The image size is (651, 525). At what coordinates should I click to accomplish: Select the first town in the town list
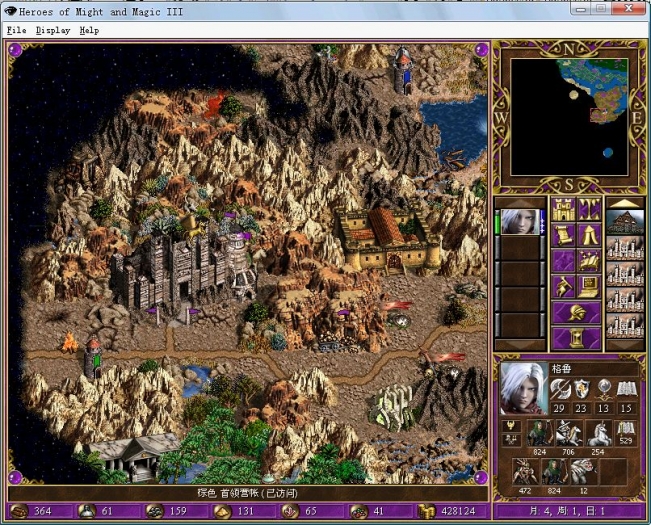point(625,223)
